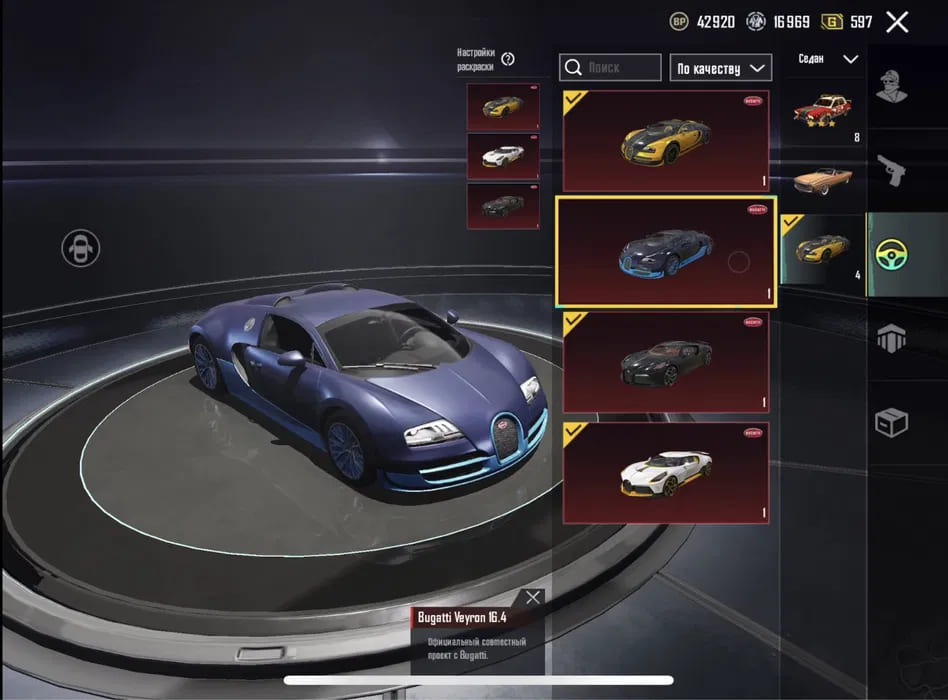948x700 pixels.
Task: Choose the white Bugatti skin card
Action: pos(665,472)
